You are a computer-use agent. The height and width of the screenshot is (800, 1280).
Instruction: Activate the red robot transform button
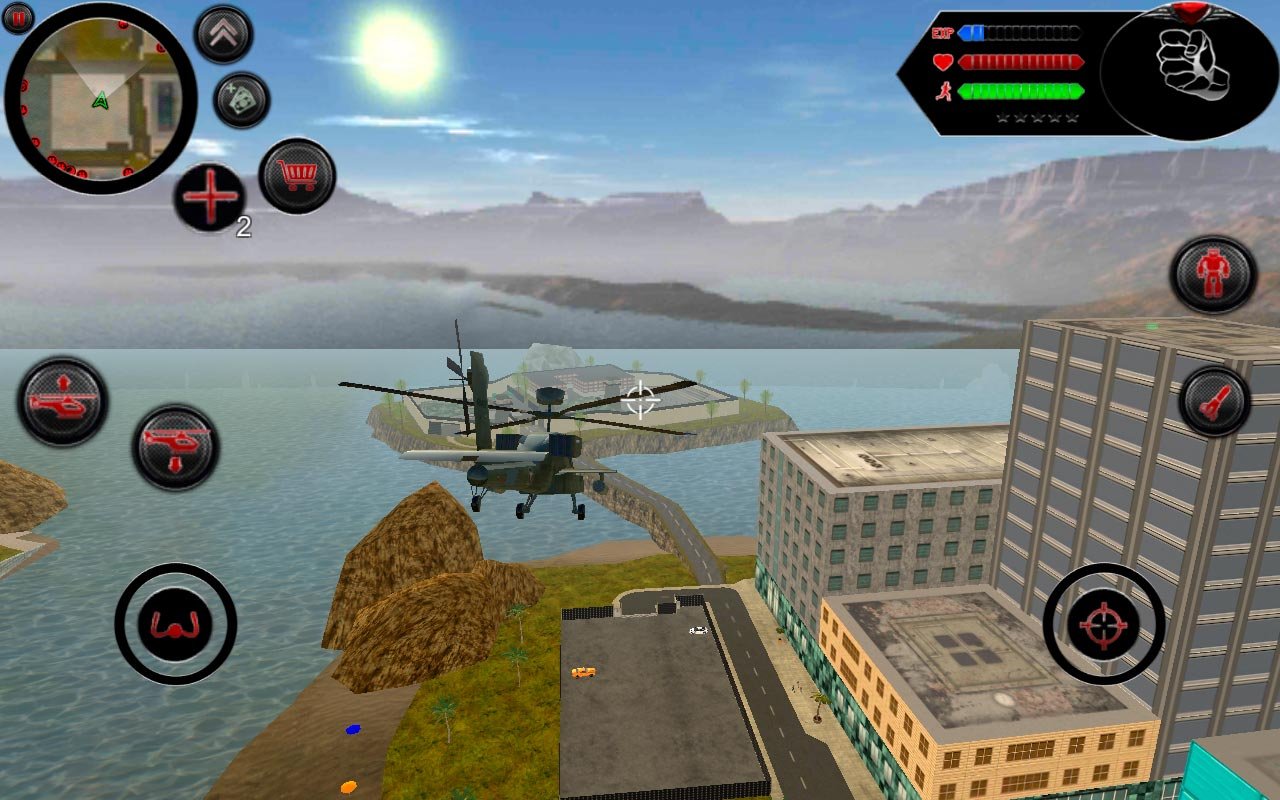1213,274
